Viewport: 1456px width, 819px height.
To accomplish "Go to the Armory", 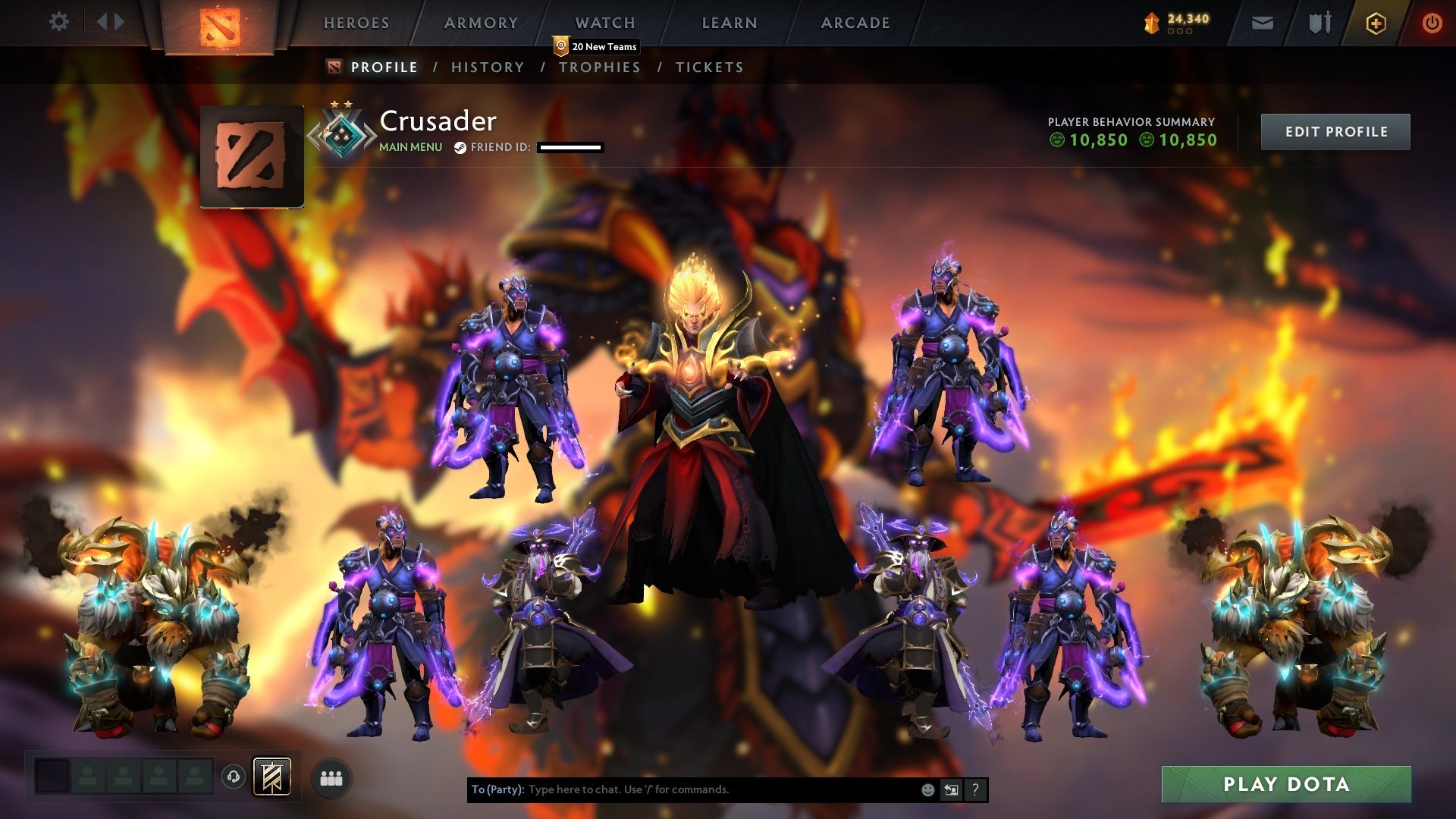I will pos(481,23).
